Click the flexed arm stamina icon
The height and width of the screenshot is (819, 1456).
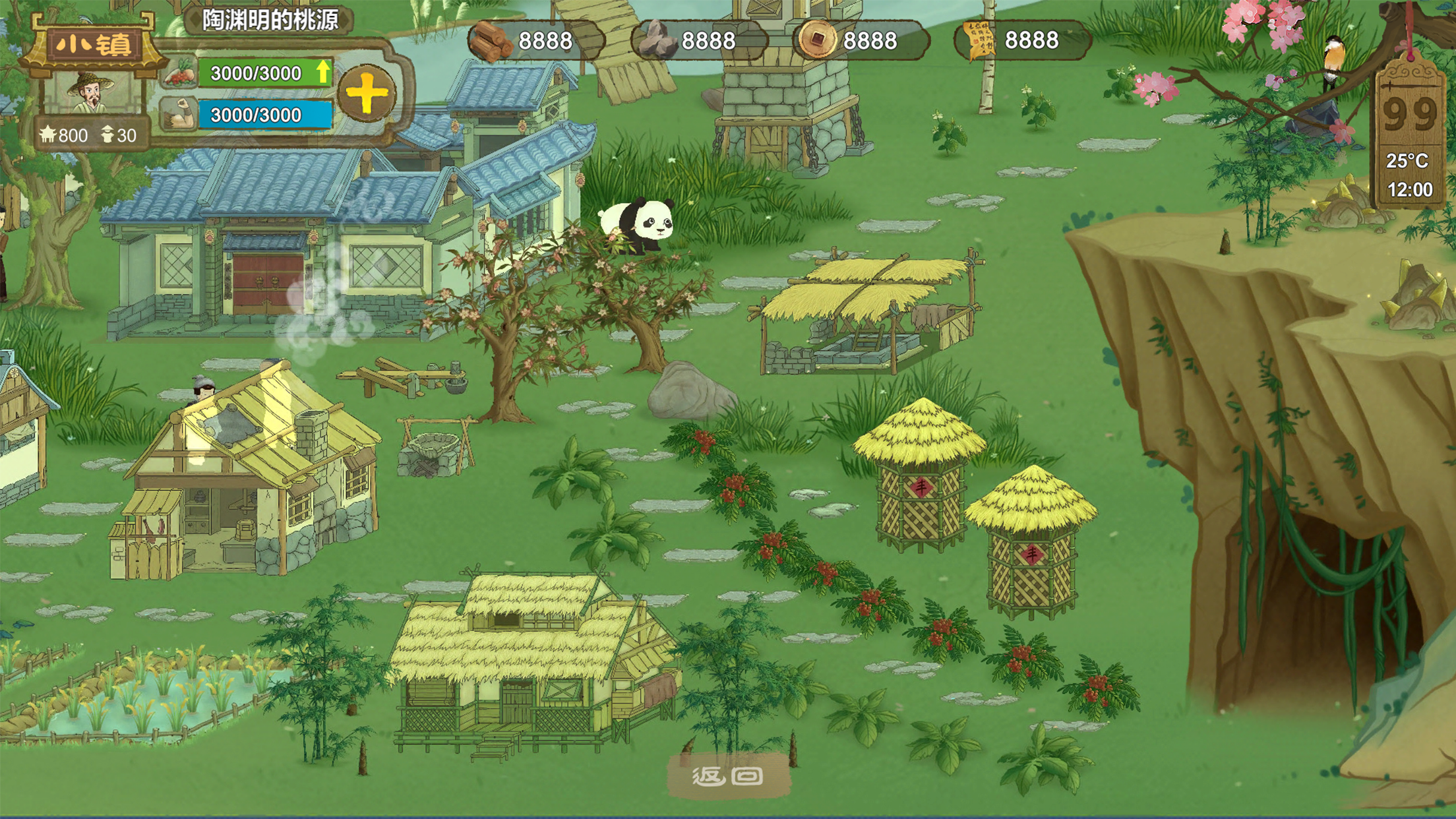point(178,115)
